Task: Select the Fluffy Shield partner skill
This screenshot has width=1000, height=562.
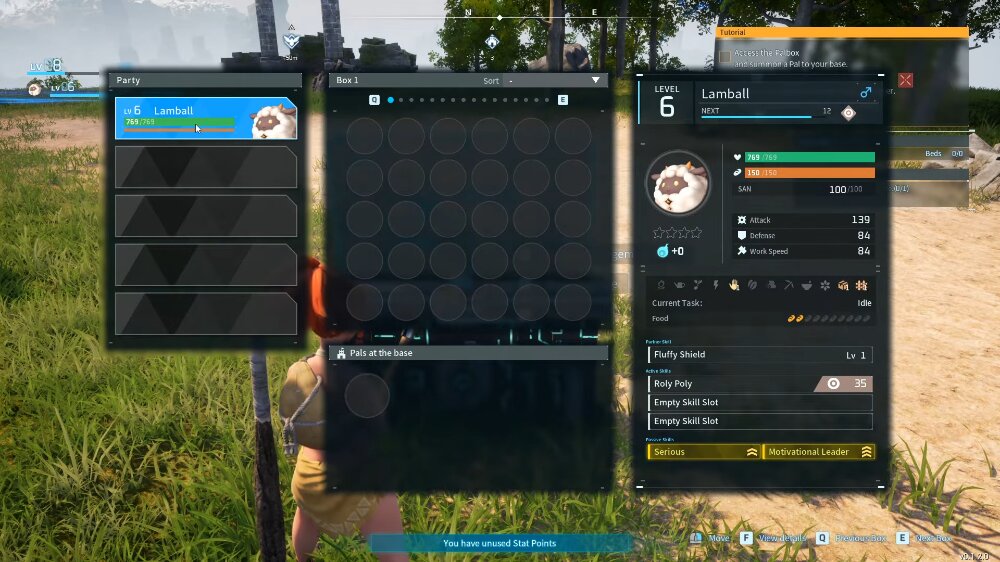Action: [760, 355]
